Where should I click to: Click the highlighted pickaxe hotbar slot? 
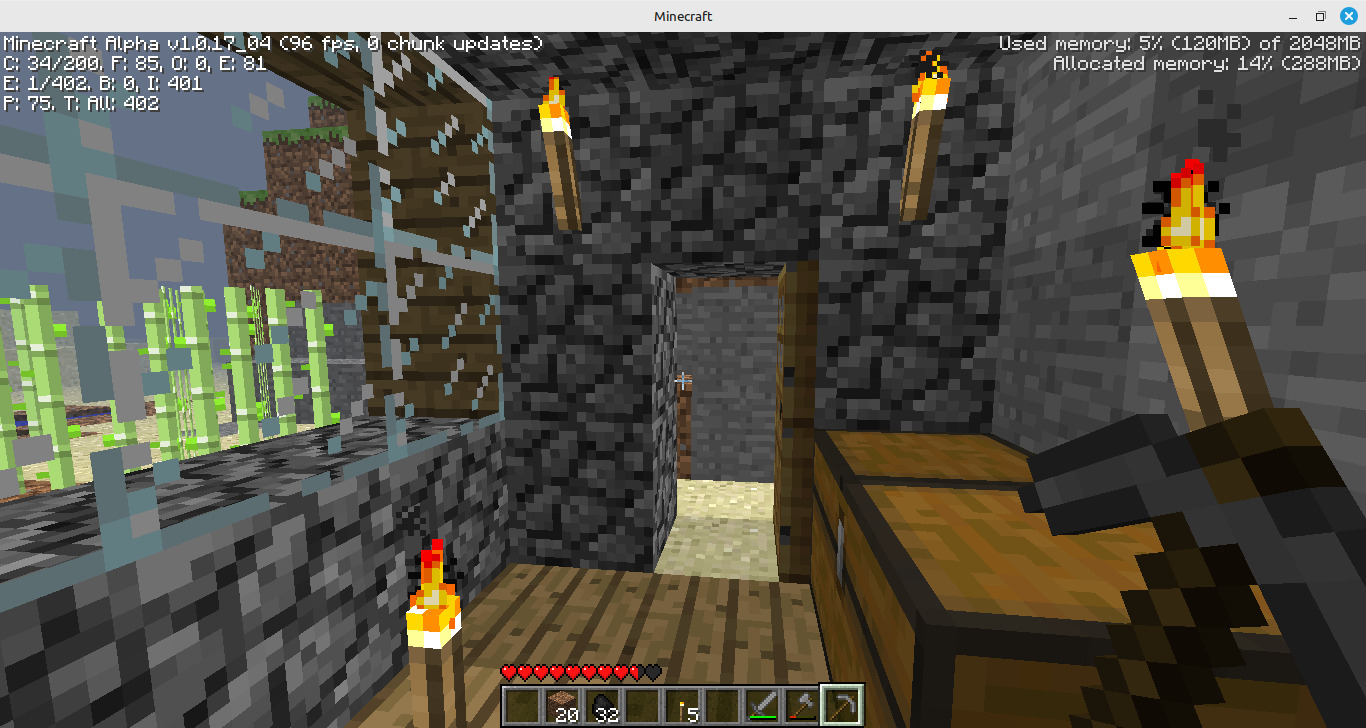pos(841,705)
